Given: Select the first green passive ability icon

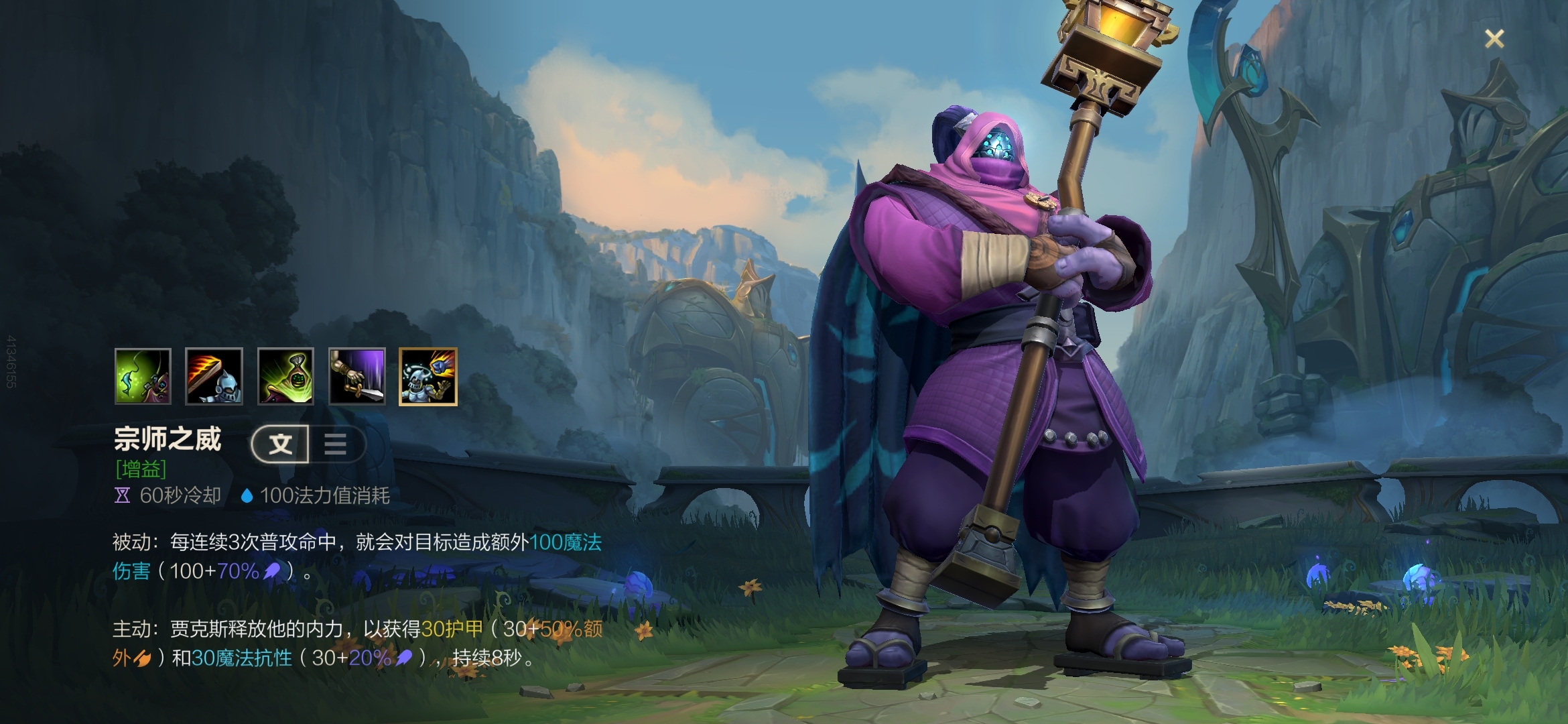Looking at the screenshot, I should (143, 376).
